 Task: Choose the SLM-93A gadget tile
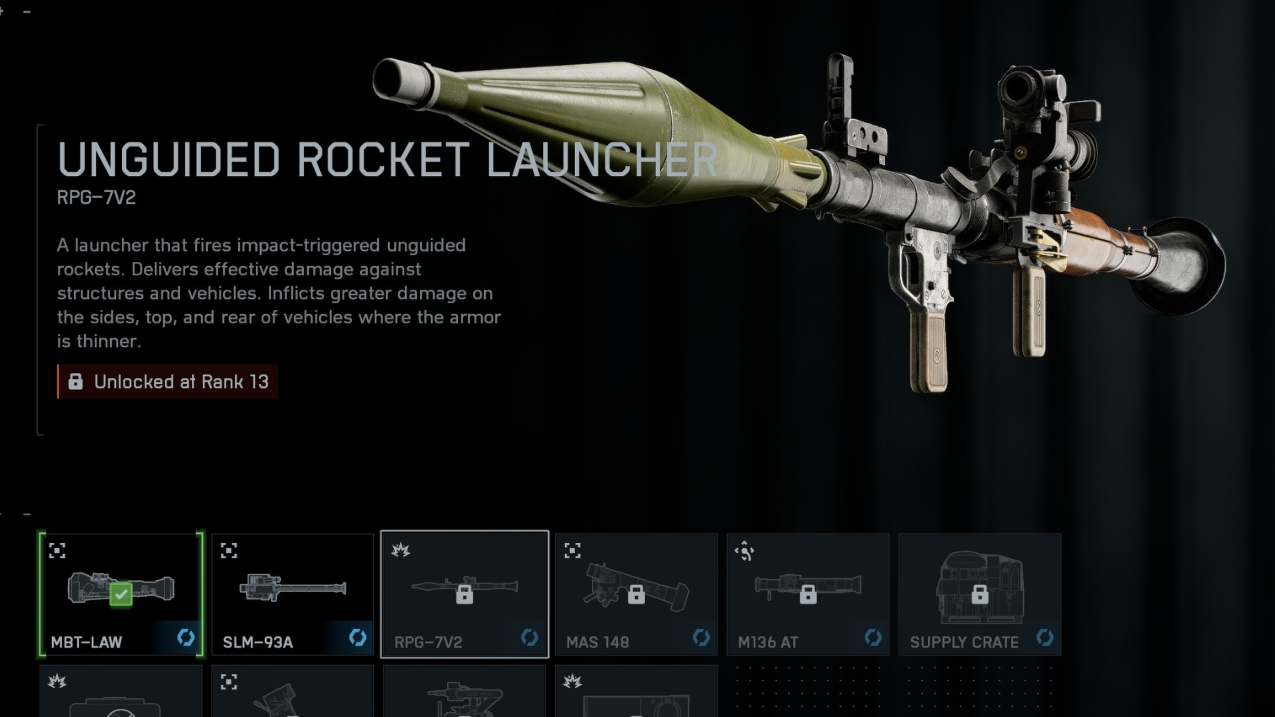coord(292,594)
